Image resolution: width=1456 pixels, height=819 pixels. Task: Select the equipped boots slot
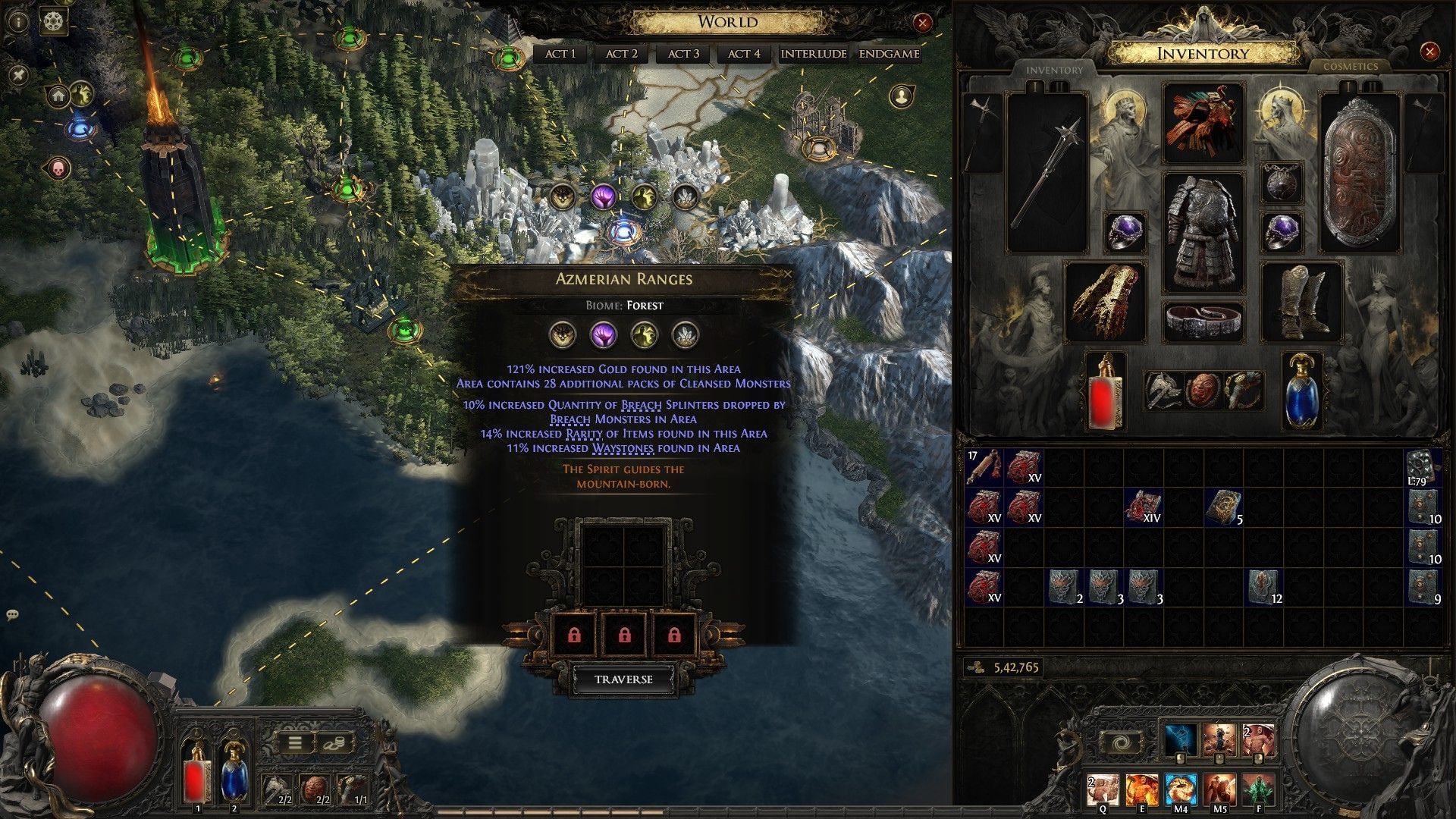[x=1301, y=303]
